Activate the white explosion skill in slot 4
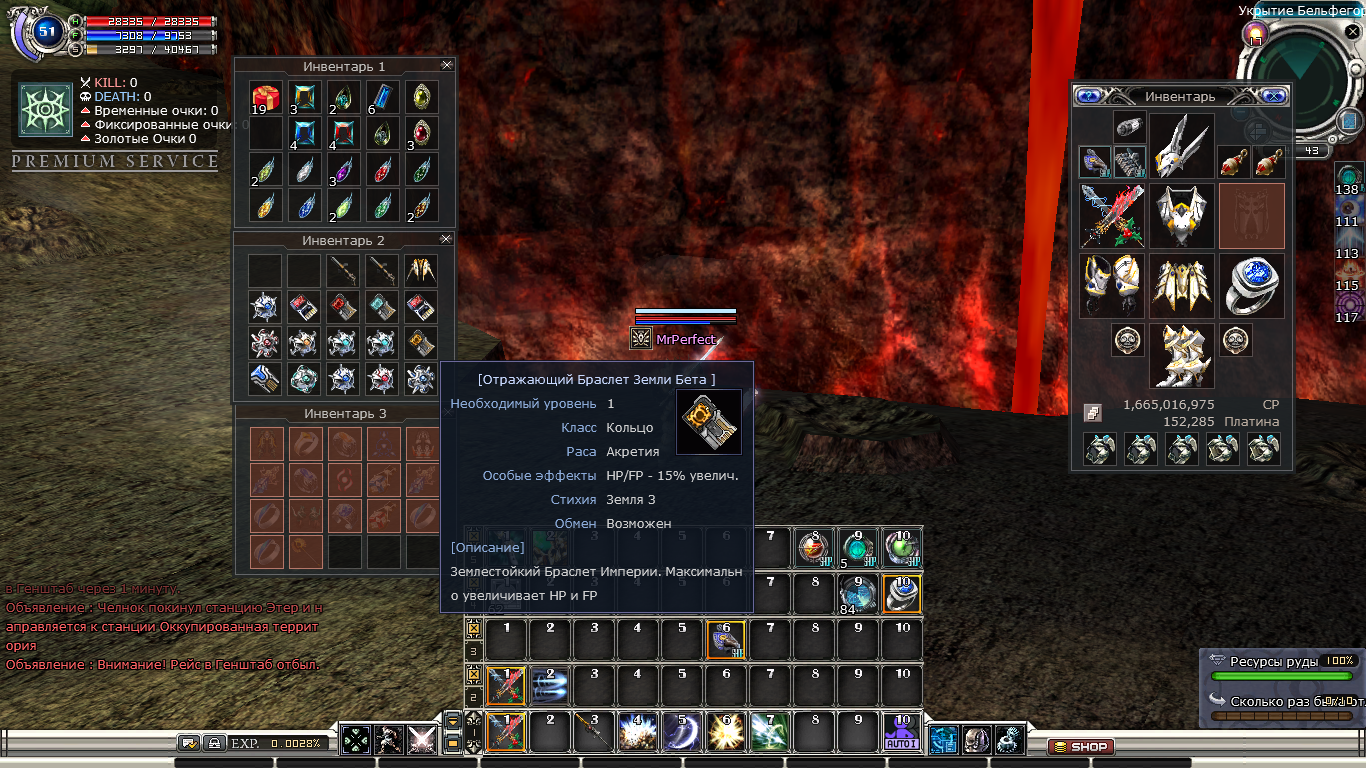Screen dimensions: 1366x768 [637, 733]
